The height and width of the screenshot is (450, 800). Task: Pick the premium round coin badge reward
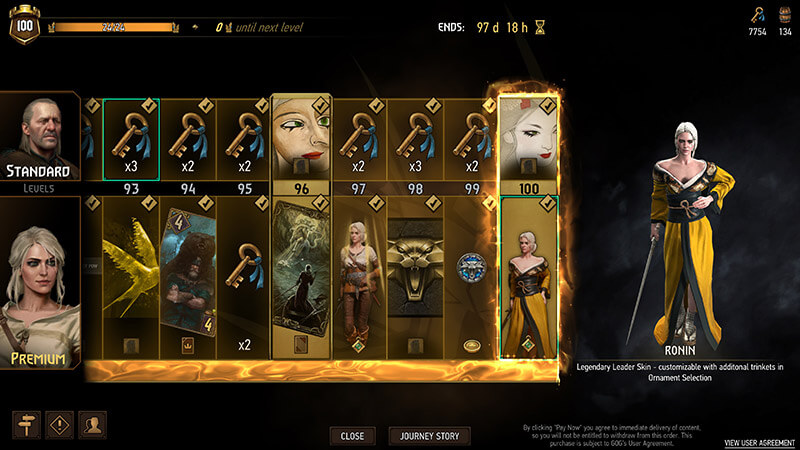pyautogui.click(x=471, y=270)
